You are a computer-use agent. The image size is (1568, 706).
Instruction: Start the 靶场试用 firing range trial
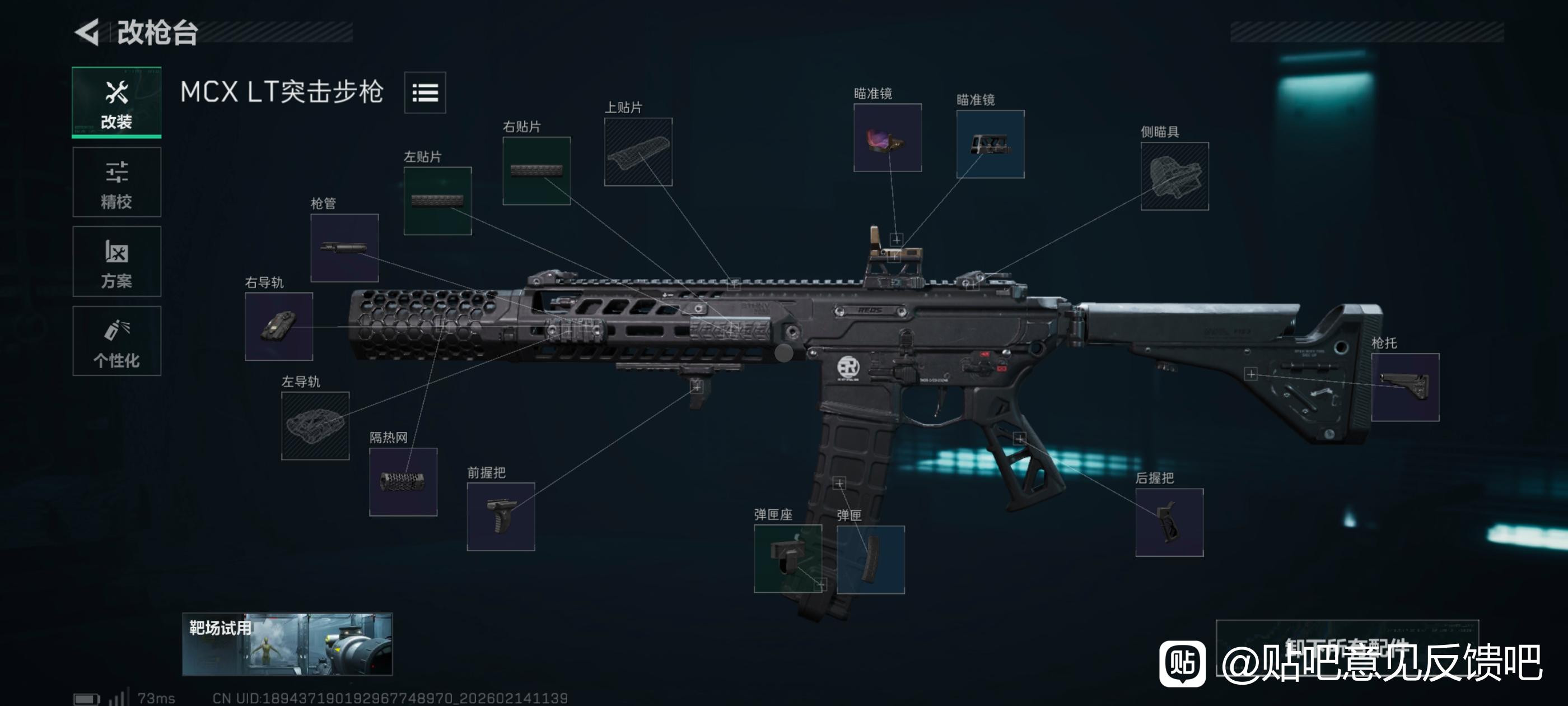coord(287,644)
